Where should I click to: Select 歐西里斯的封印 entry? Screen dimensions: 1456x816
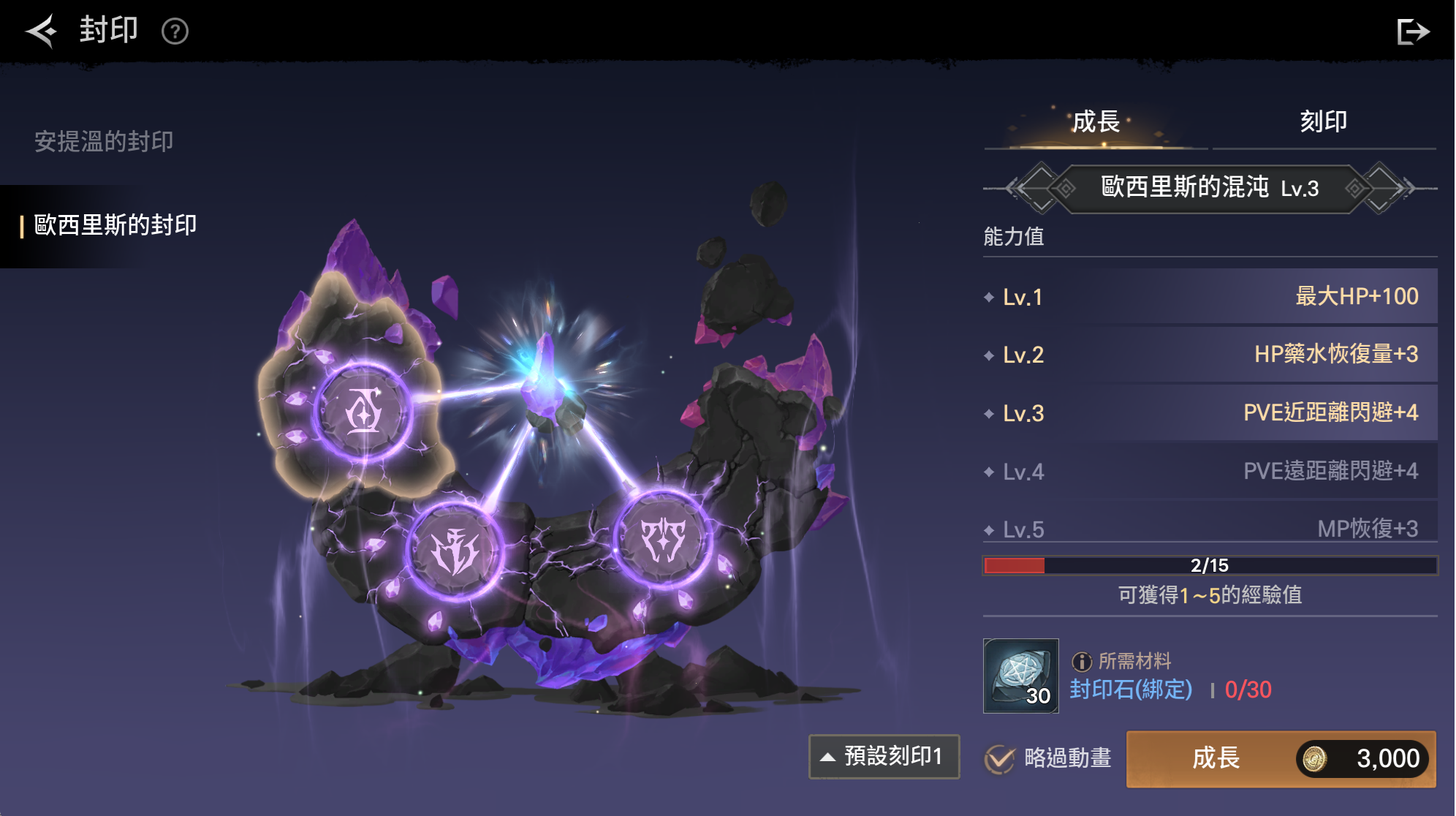[x=115, y=225]
